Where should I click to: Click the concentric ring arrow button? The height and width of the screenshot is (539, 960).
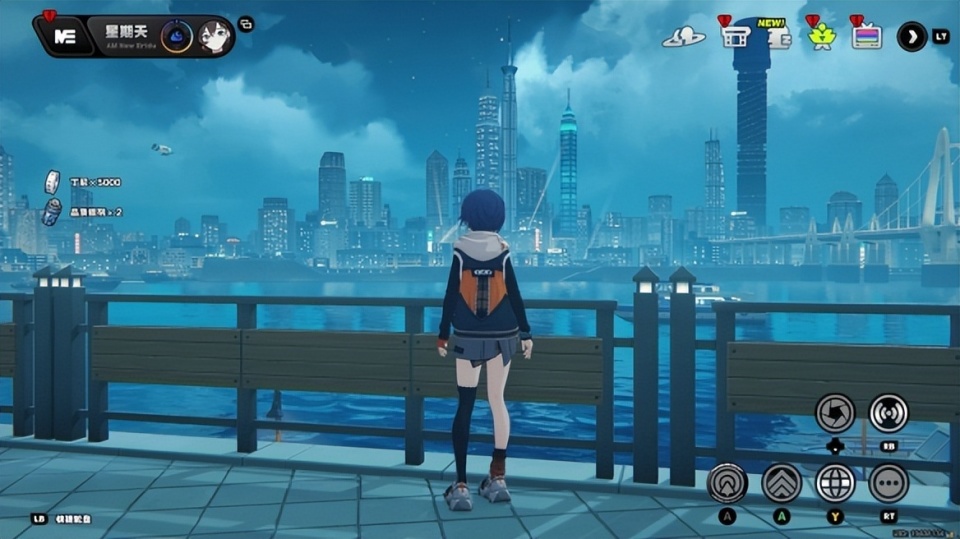[x=727, y=483]
